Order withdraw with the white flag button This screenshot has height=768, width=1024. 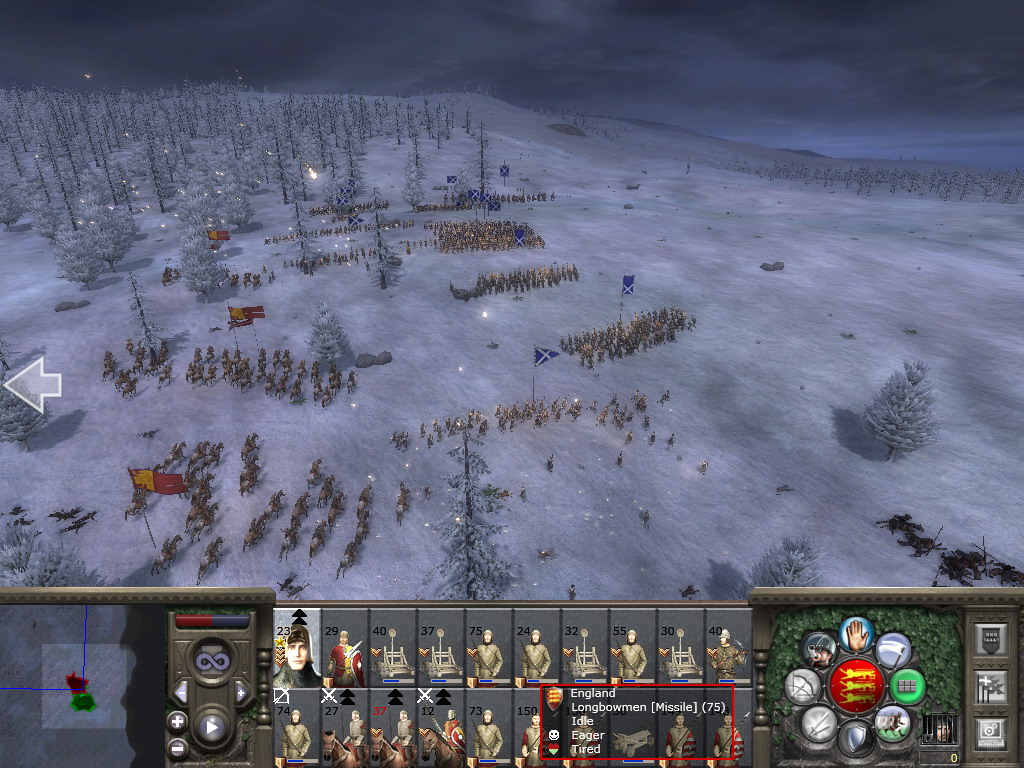[893, 651]
